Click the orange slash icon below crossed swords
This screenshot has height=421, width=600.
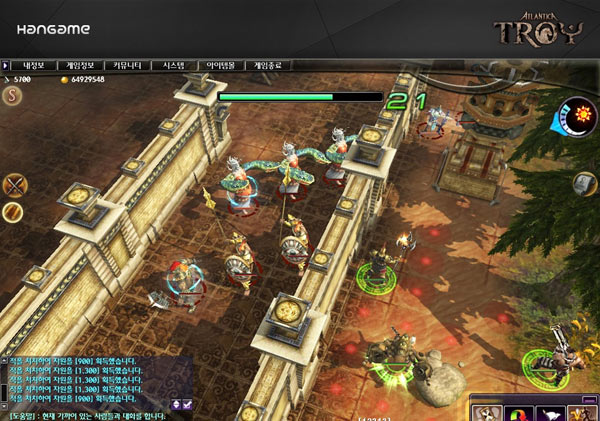point(13,212)
